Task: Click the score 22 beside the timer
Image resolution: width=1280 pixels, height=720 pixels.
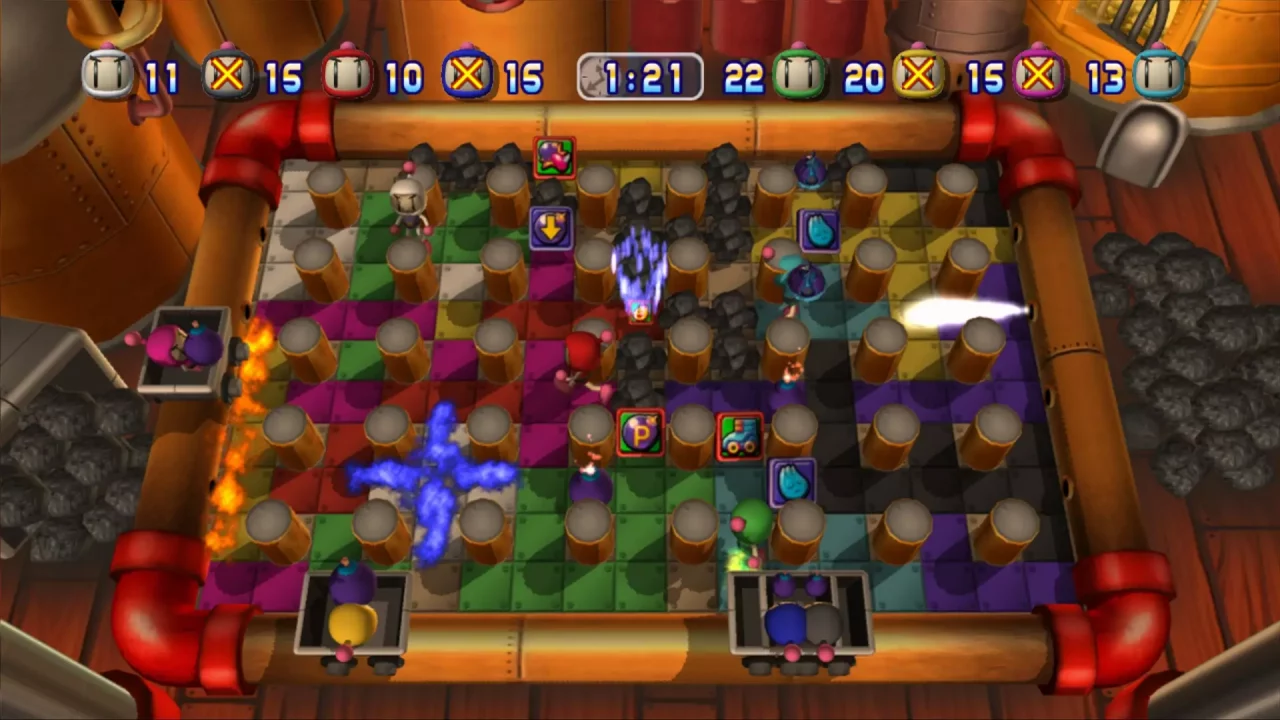Action: point(745,75)
